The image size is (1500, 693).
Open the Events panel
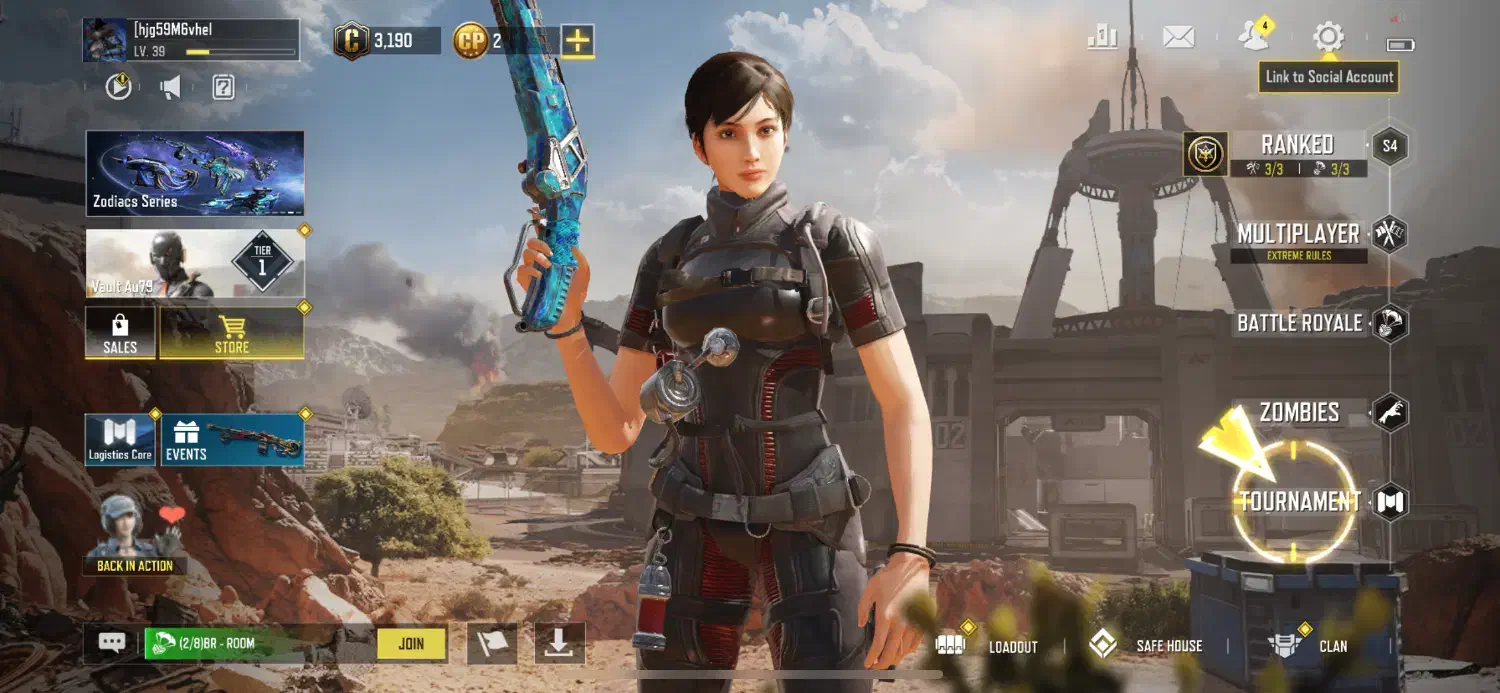(x=232, y=440)
